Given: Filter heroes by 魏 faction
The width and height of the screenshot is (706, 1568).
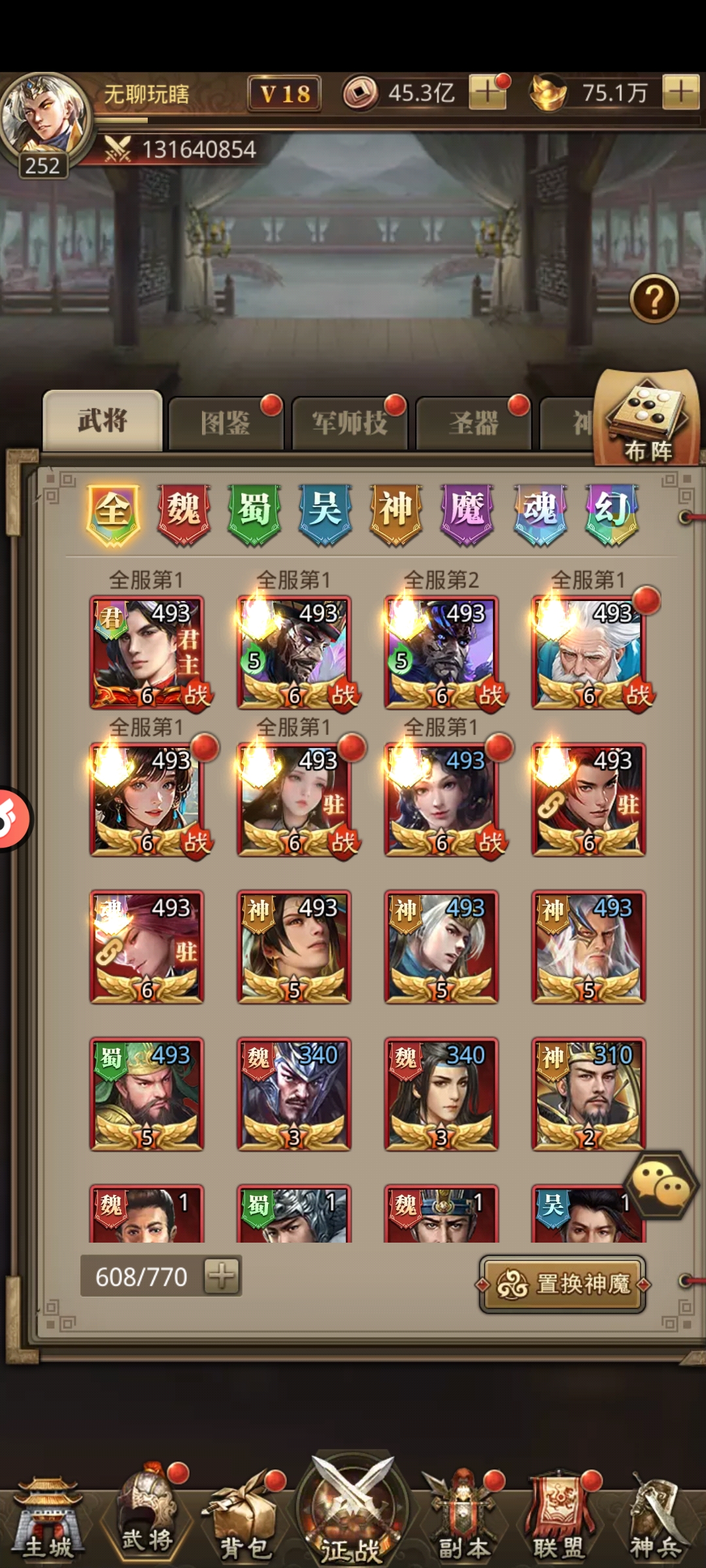Looking at the screenshot, I should [x=184, y=513].
